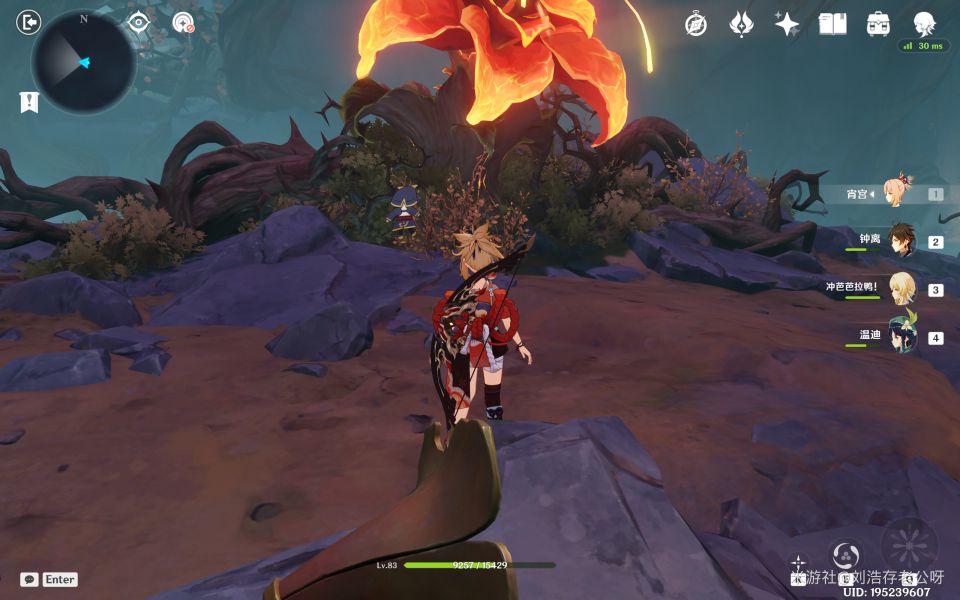Switch to party member 钟离
Viewport: 960px width, 600px height.
[901, 241]
